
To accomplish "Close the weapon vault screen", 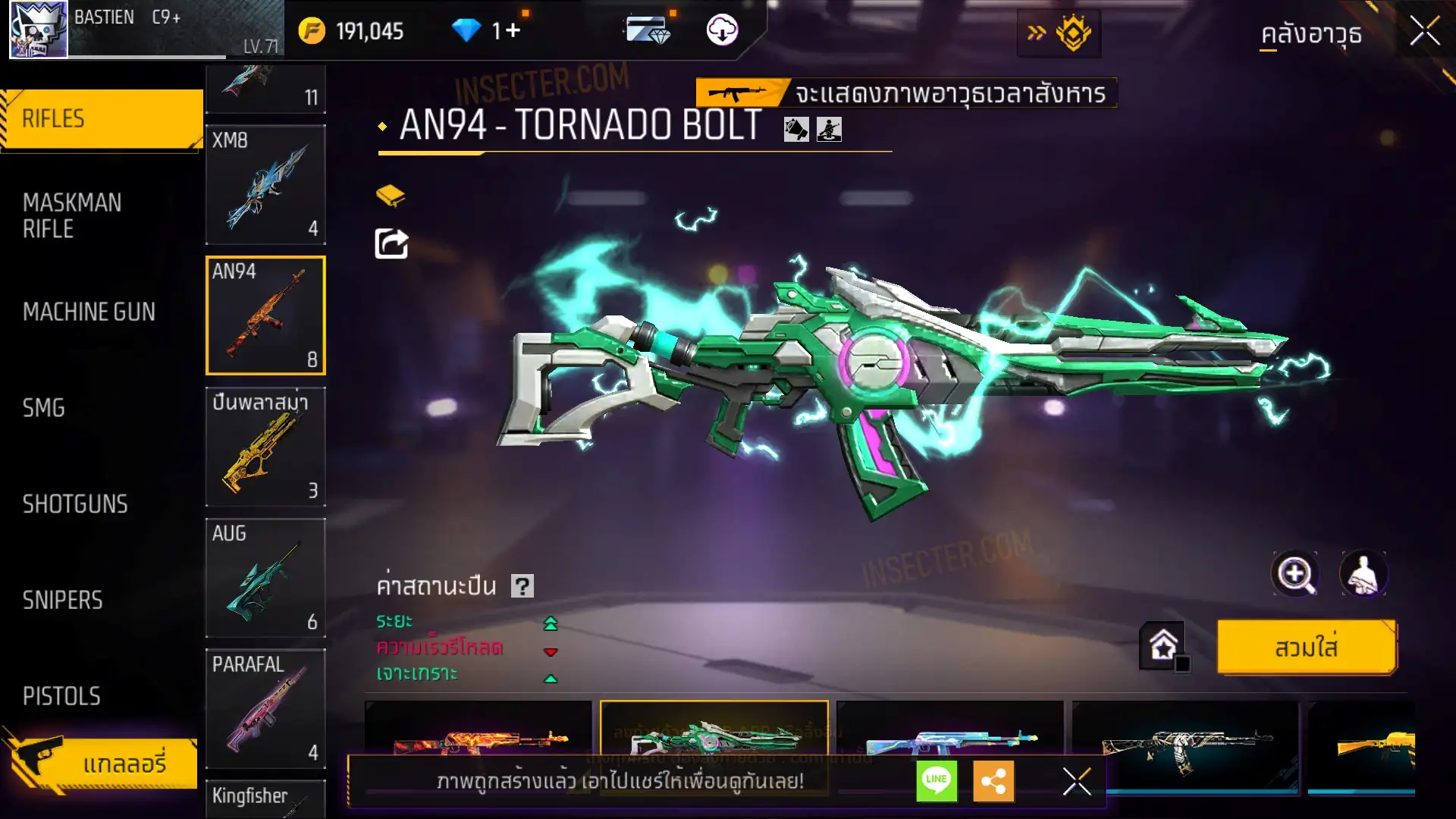I will point(1424,32).
